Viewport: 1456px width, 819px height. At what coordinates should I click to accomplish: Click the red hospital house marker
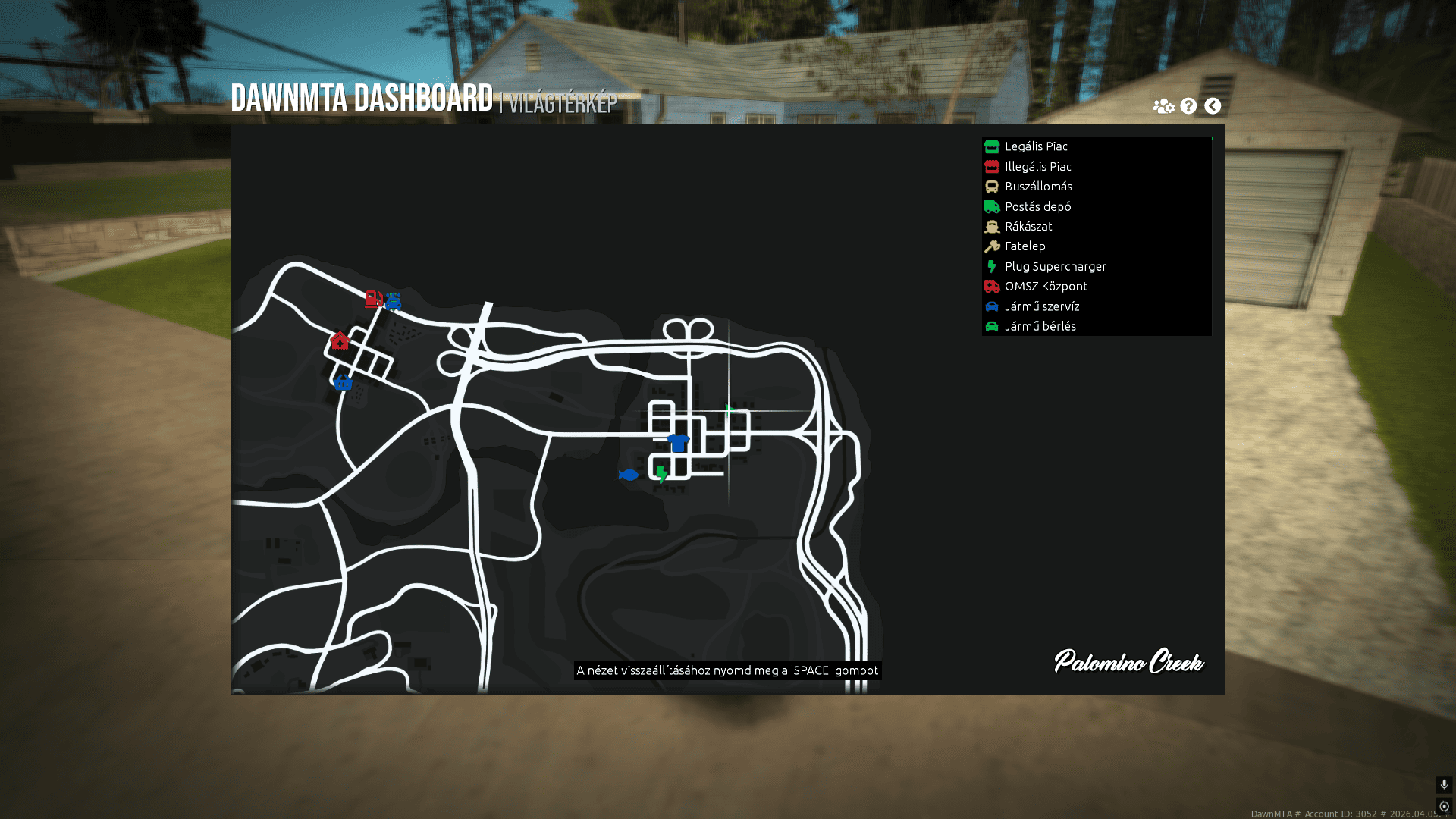[x=340, y=340]
